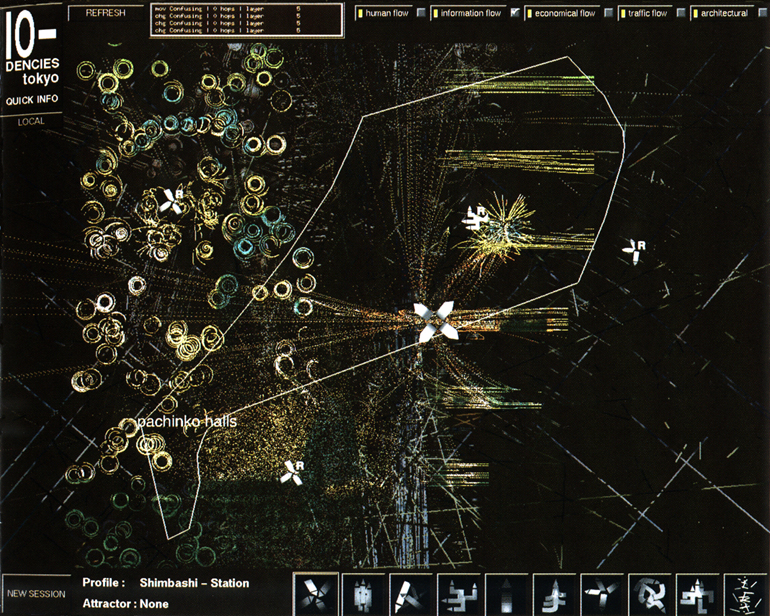The width and height of the screenshot is (770, 616).
Task: Turn on the traffic flow layer
Action: (x=681, y=14)
